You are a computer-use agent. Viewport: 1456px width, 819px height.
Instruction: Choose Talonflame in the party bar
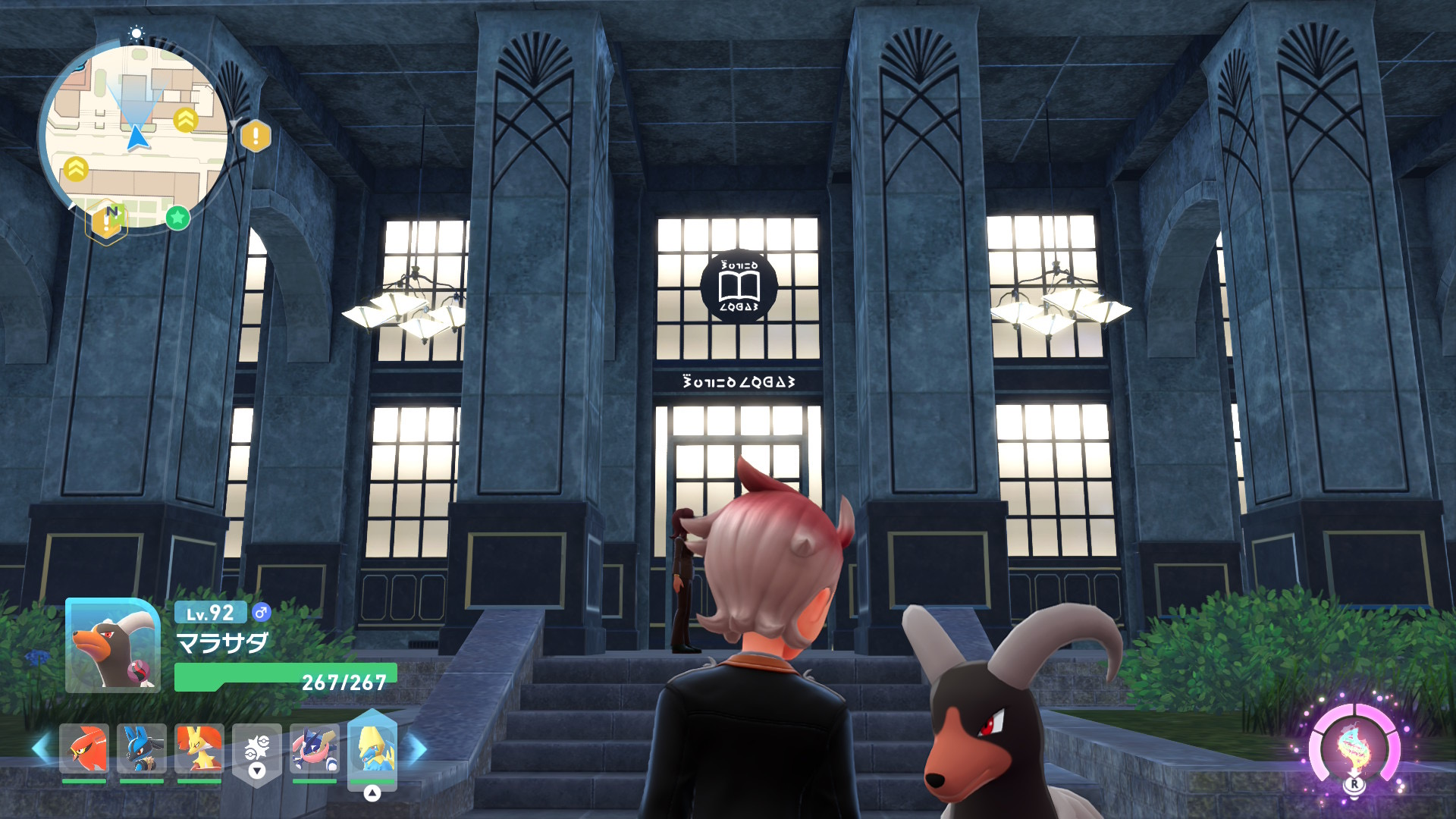(x=84, y=748)
